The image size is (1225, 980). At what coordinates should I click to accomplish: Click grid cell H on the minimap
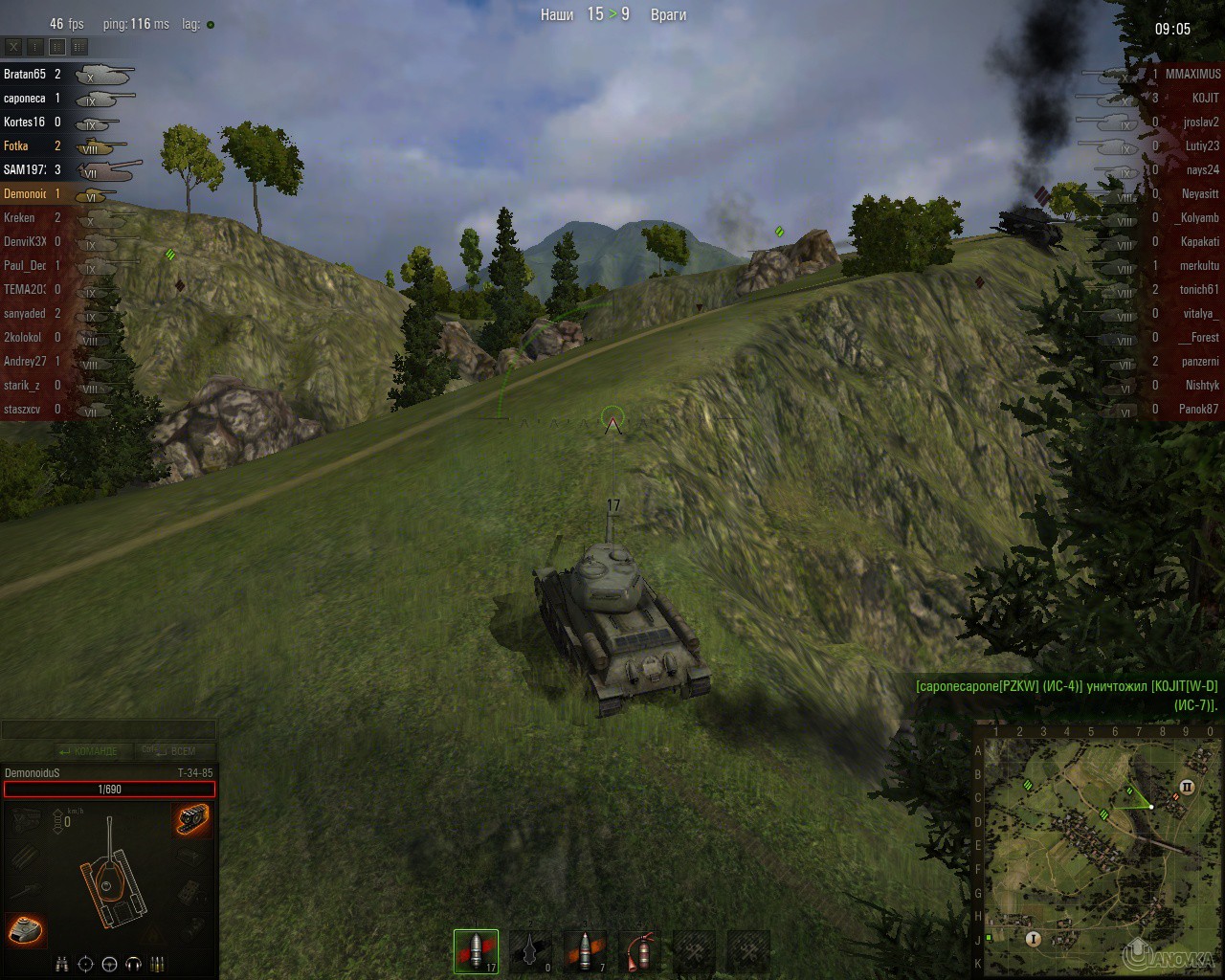(x=978, y=915)
